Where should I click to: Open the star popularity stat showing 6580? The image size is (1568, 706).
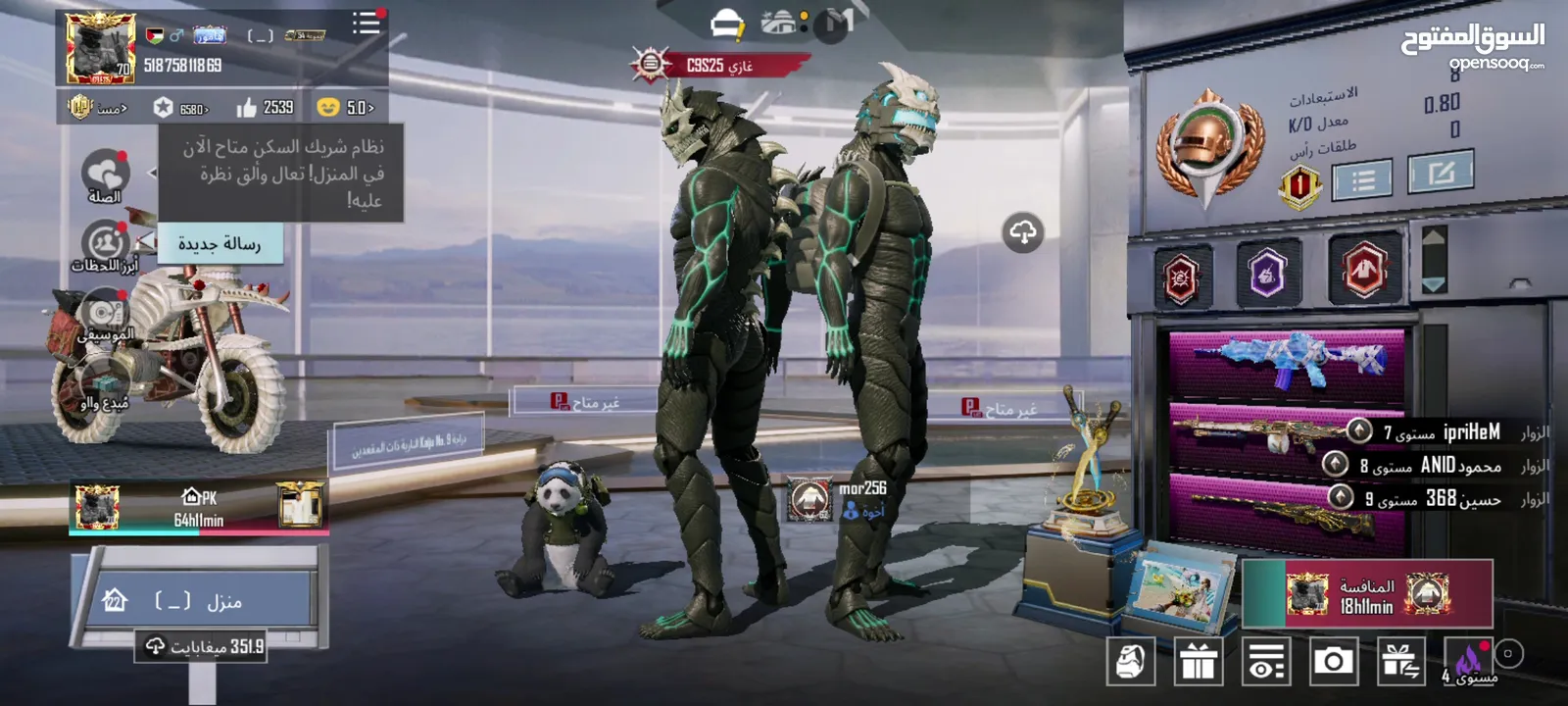coord(180,108)
